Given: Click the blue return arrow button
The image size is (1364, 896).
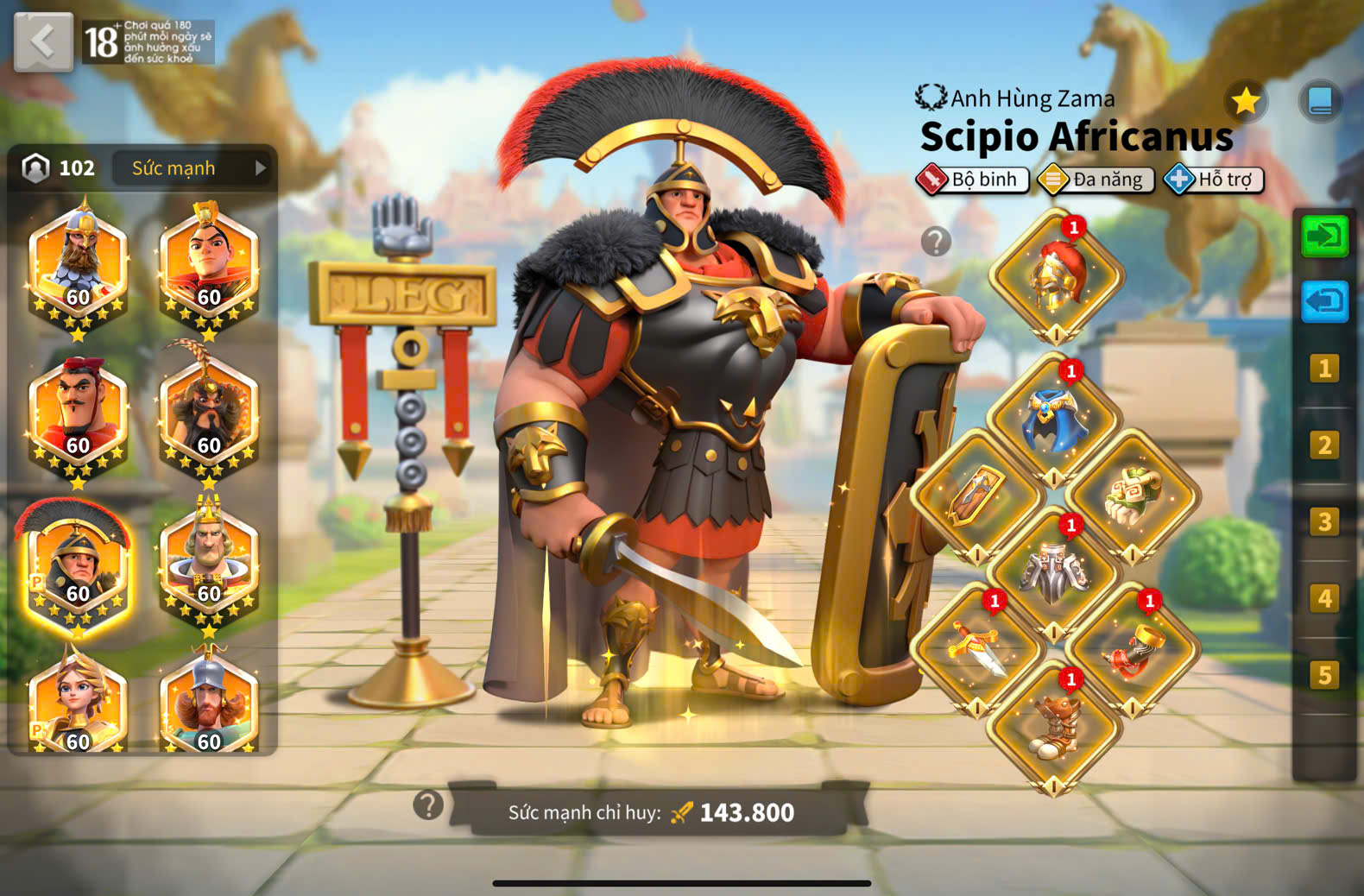Looking at the screenshot, I should [1324, 302].
